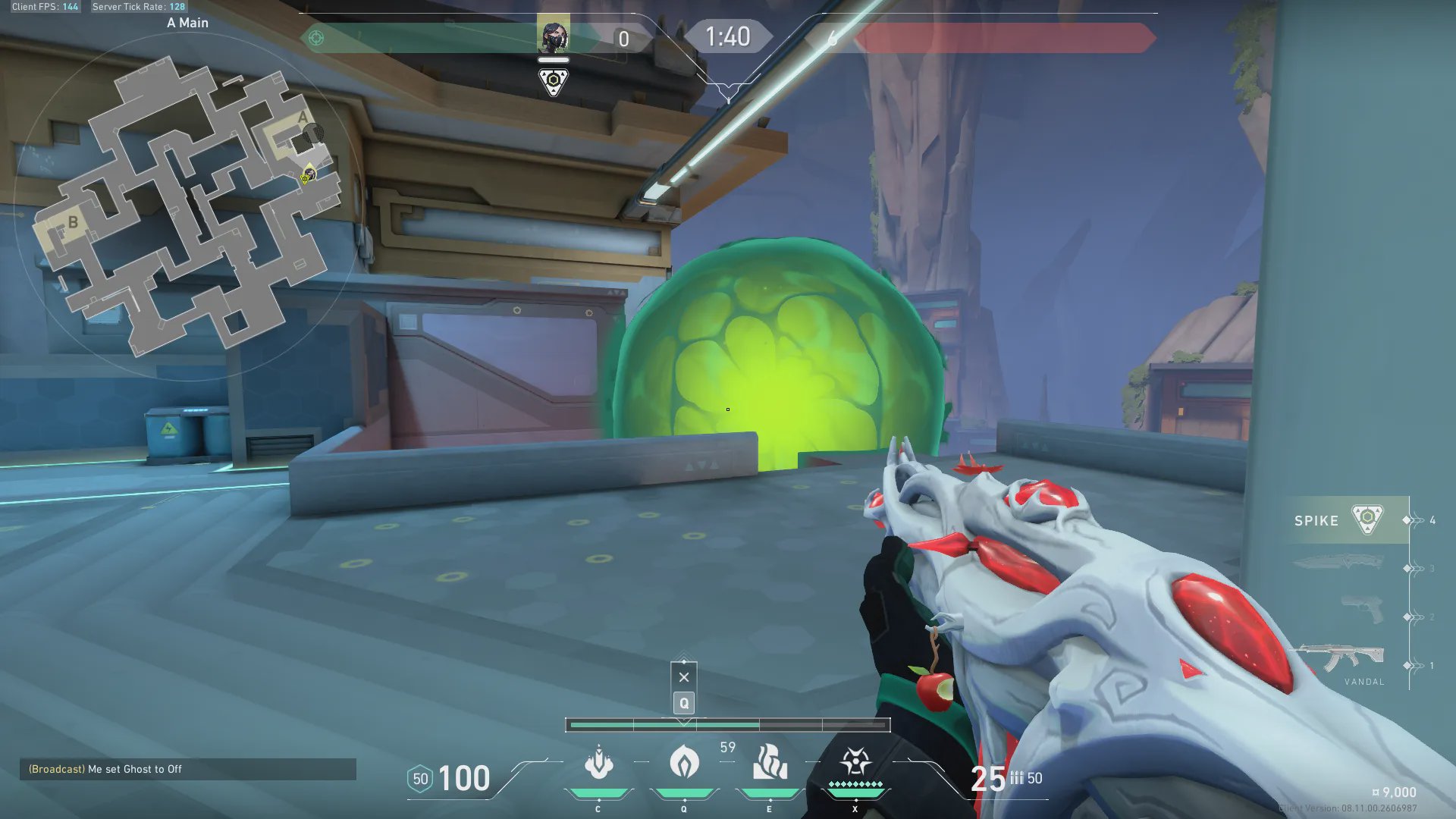
Task: Select the knife melee slot
Action: (x=1338, y=563)
